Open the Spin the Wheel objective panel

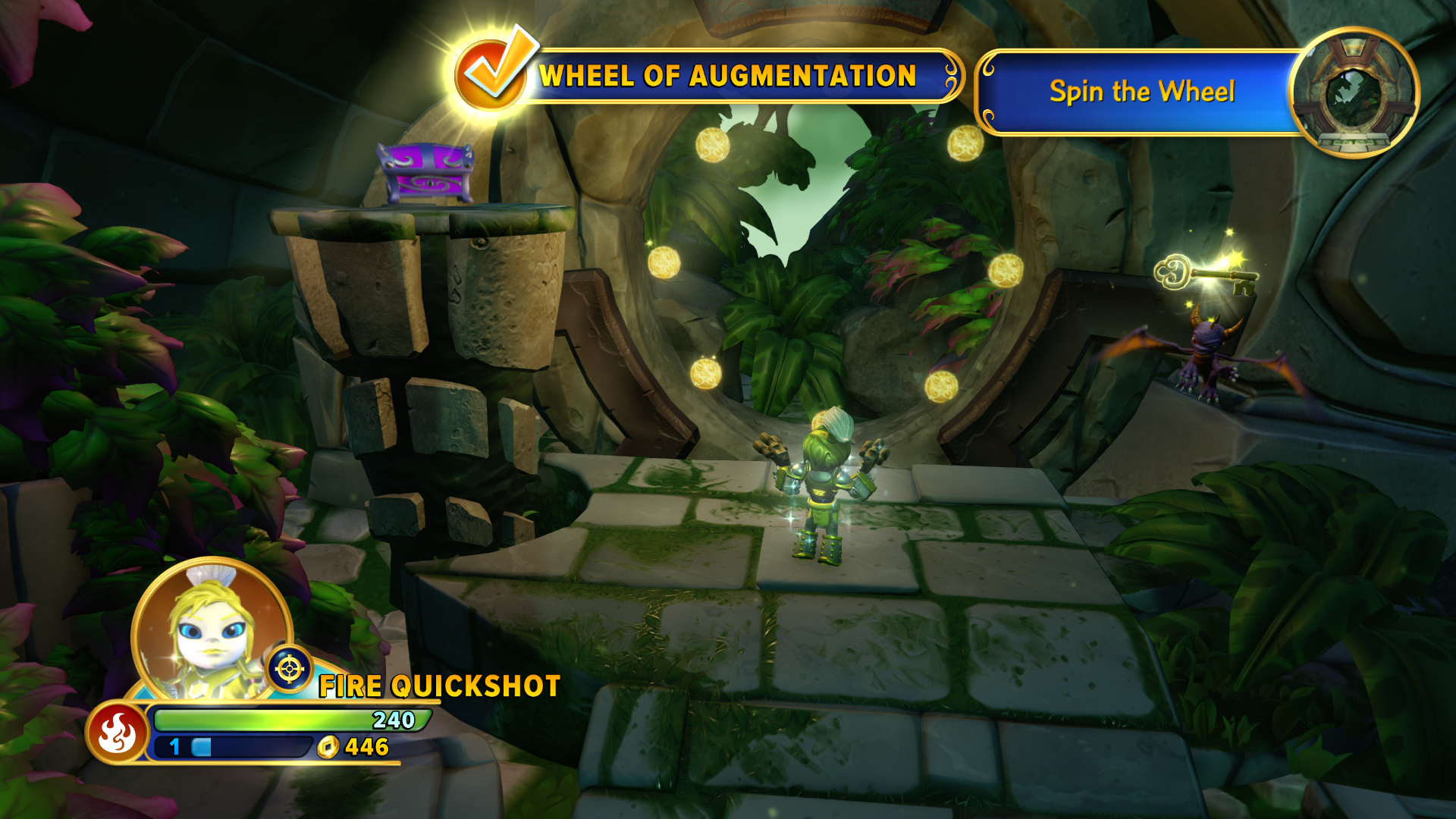pos(1141,92)
